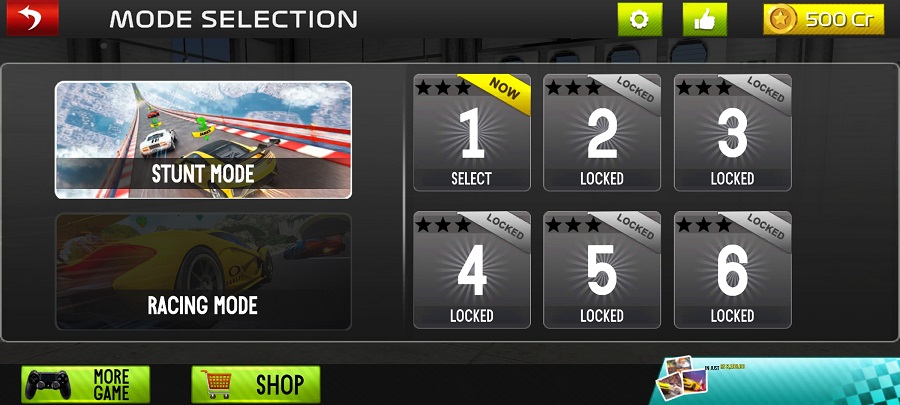Choose the locked level 4 tile

coord(471,269)
